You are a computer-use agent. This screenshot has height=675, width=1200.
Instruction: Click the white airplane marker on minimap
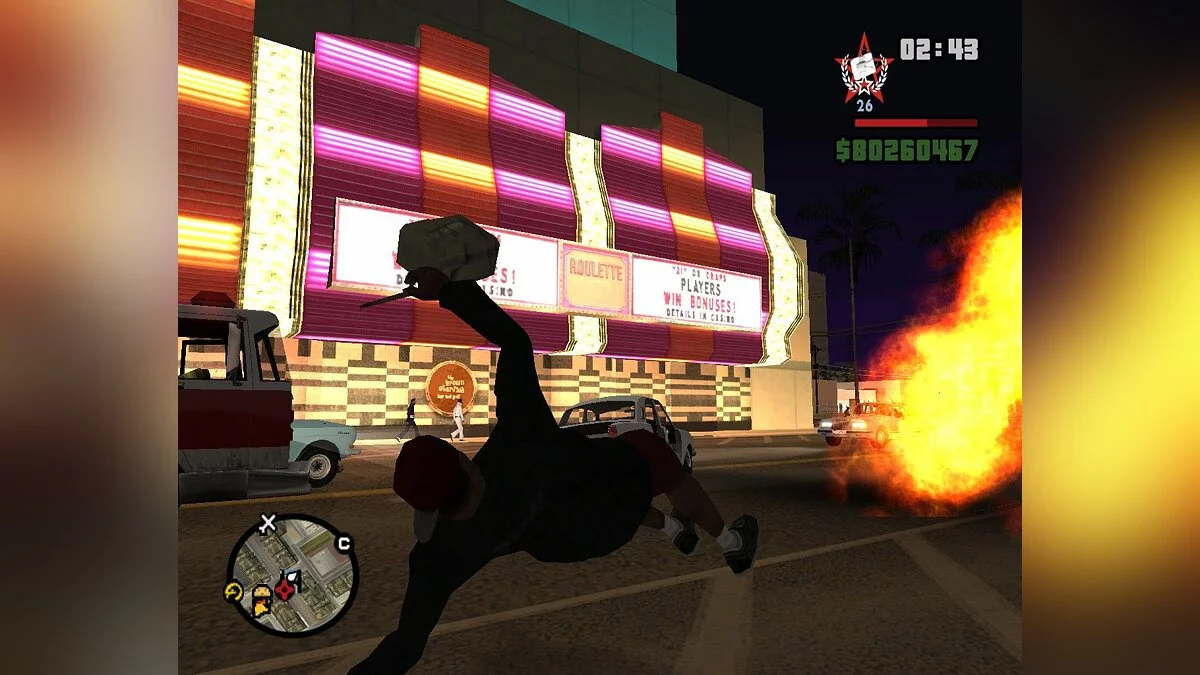click(267, 522)
